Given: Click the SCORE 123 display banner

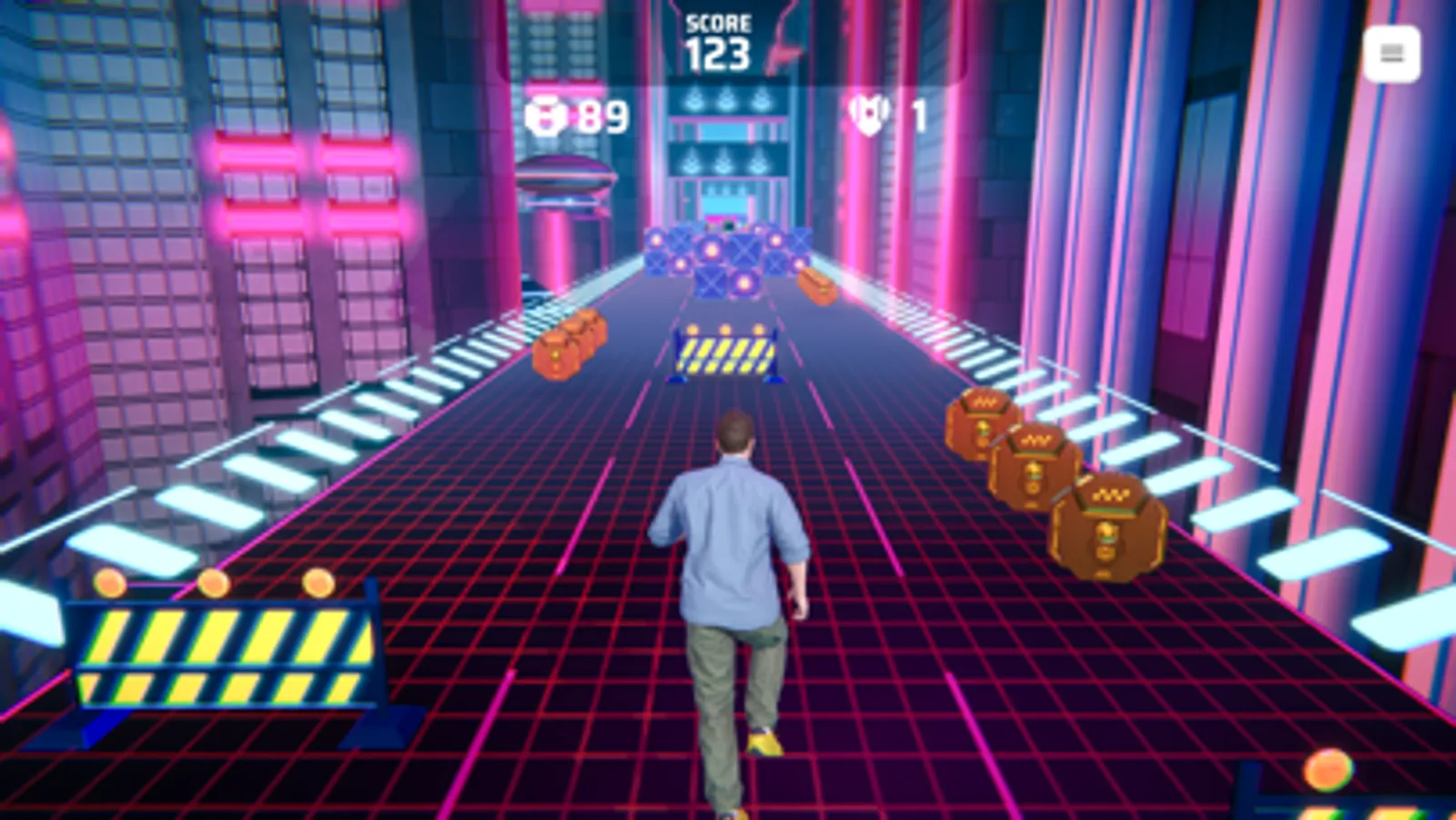Looking at the screenshot, I should pos(719,41).
